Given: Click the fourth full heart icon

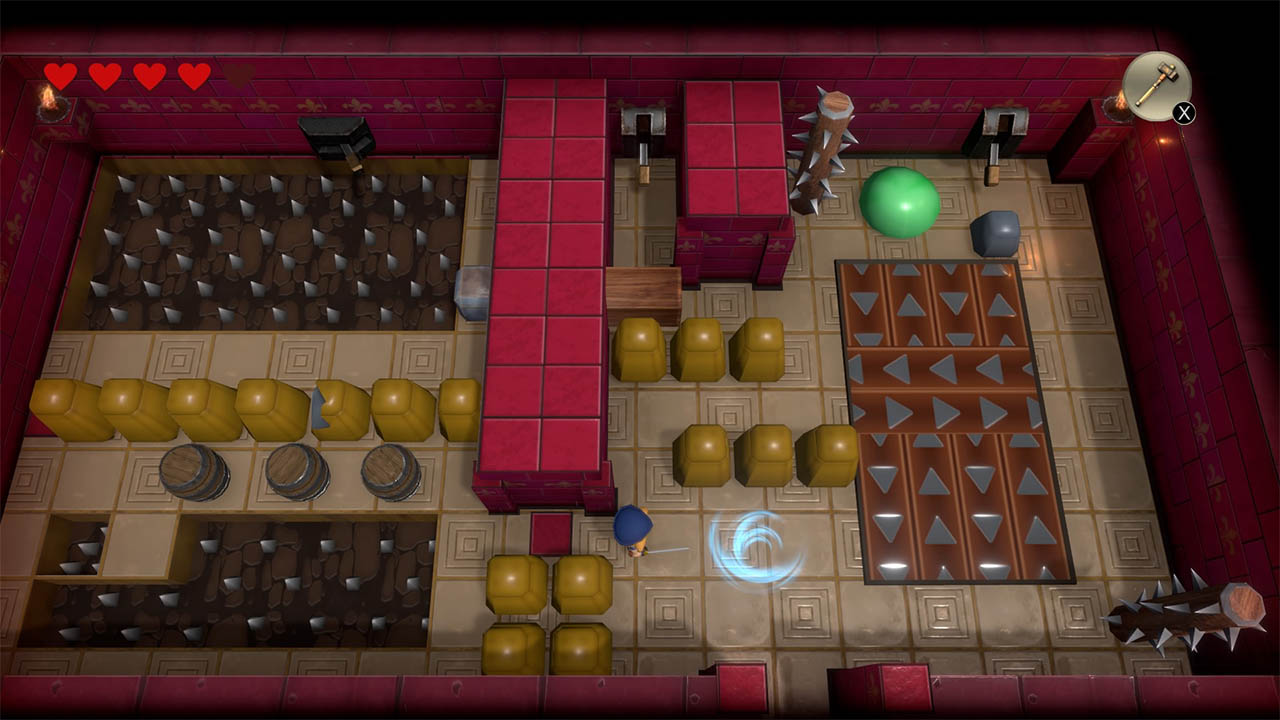Looking at the screenshot, I should click(194, 73).
